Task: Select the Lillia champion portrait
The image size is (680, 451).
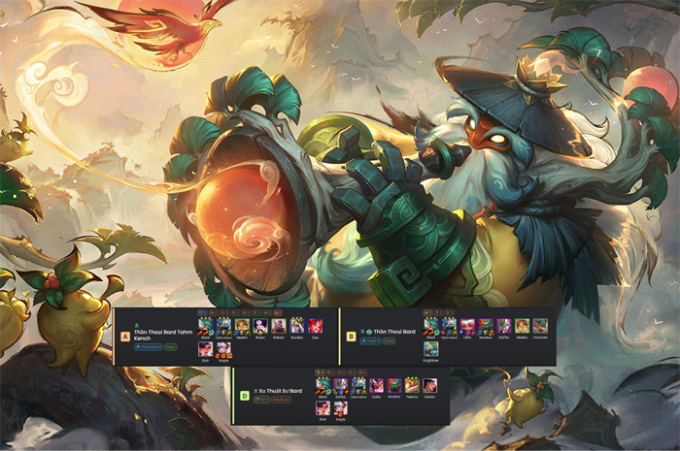Action: 467,326
